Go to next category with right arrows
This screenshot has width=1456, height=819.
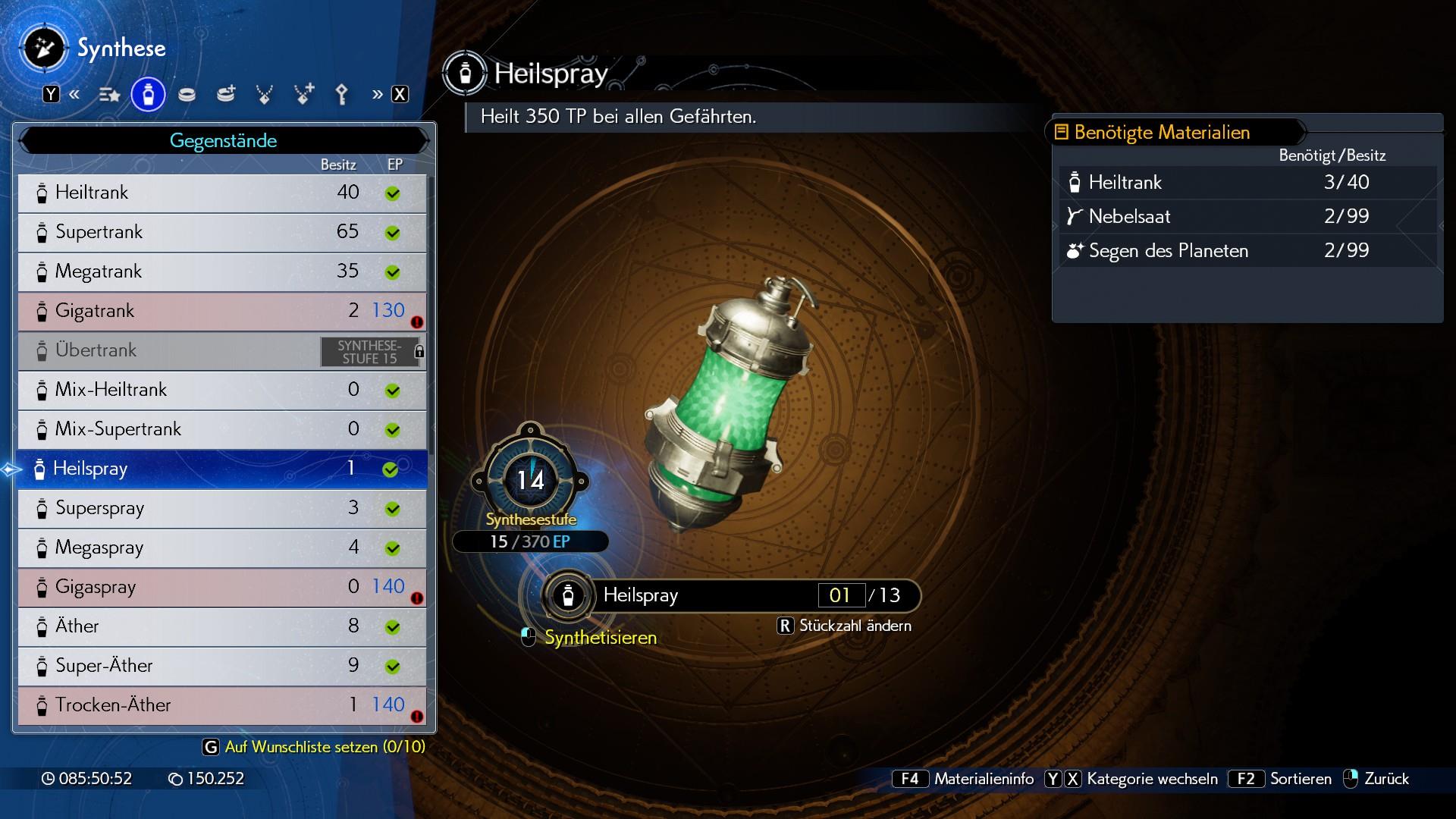(378, 95)
